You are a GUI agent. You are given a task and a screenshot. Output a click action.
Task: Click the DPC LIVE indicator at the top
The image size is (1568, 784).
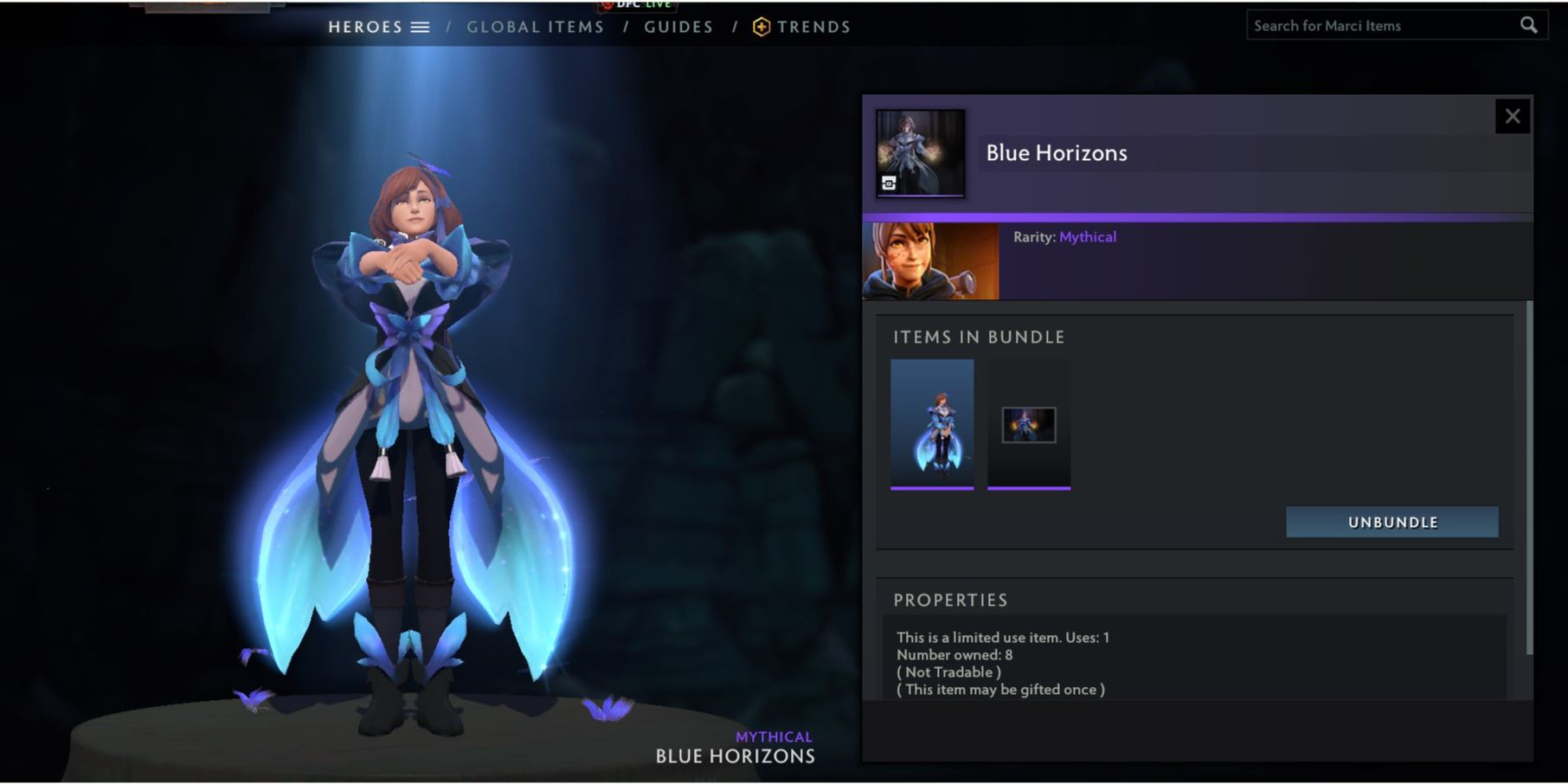click(x=638, y=5)
